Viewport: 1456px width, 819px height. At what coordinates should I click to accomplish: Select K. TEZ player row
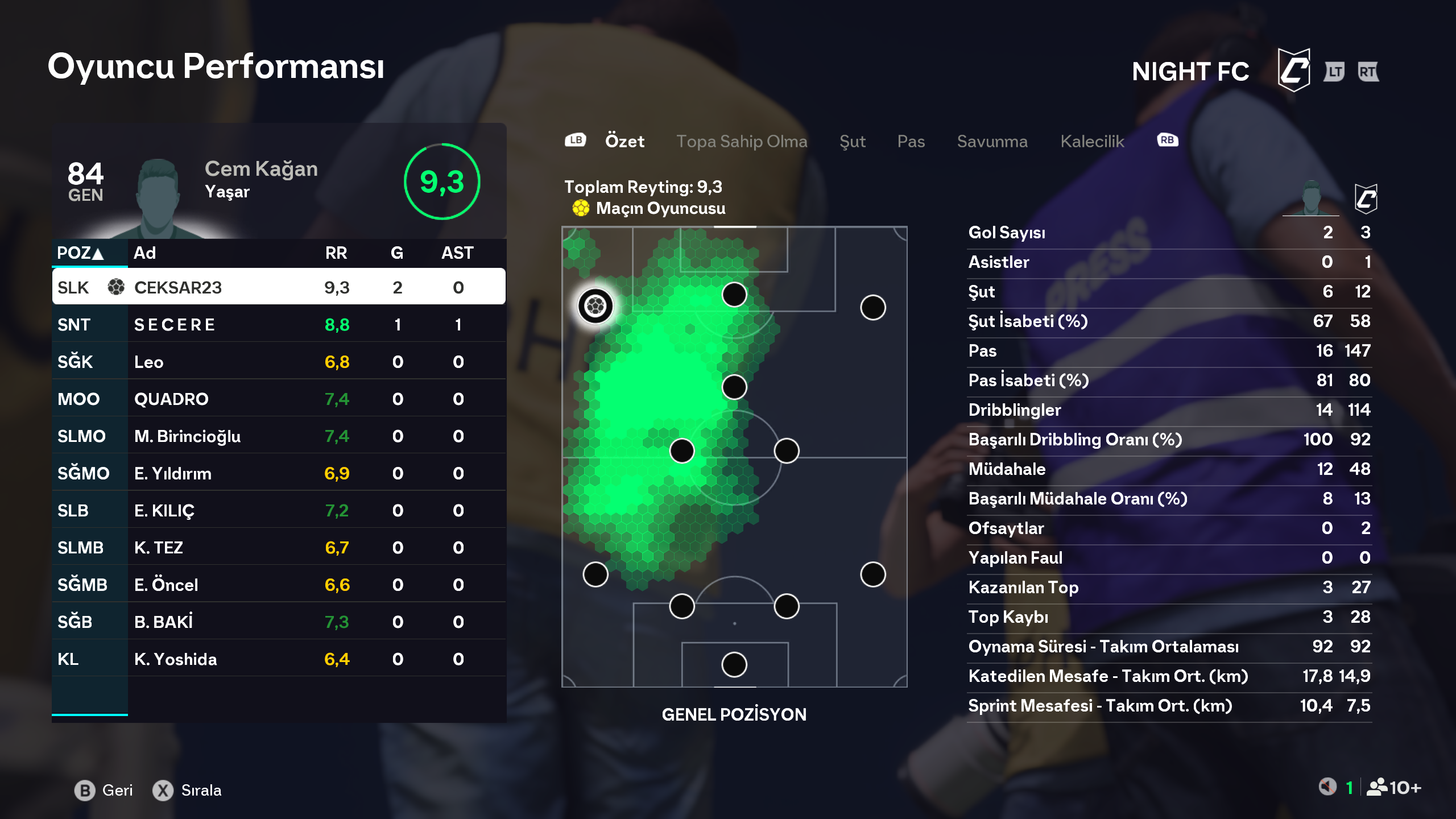279,547
